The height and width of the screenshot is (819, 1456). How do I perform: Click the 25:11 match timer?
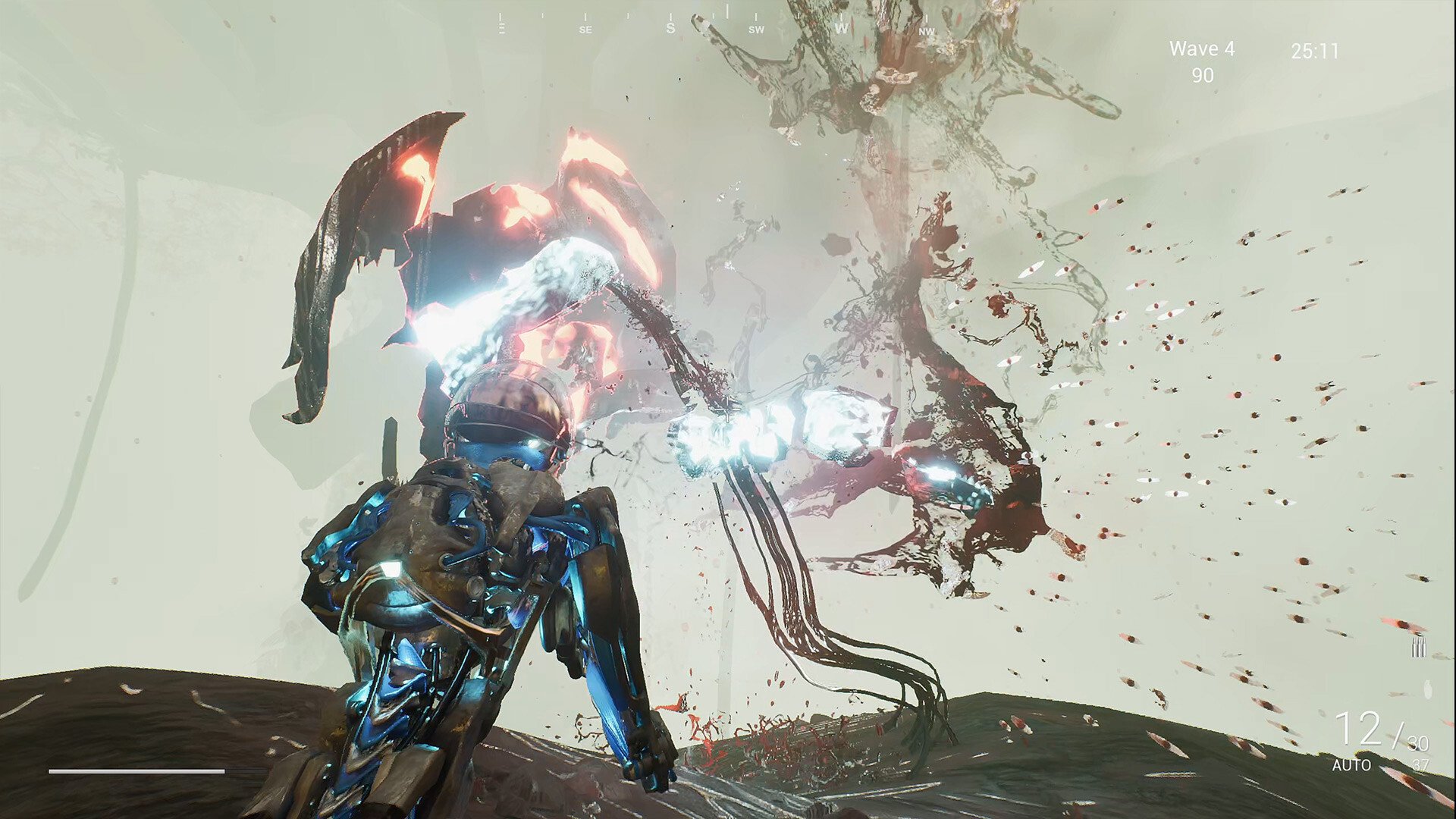[1313, 48]
